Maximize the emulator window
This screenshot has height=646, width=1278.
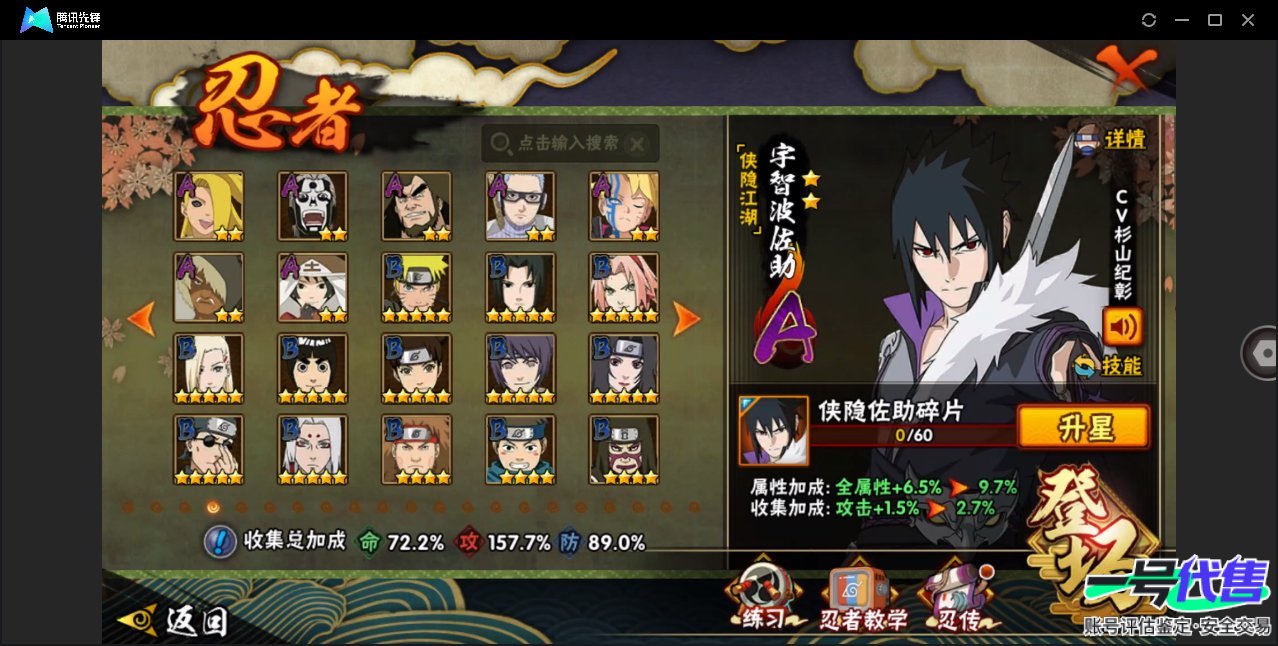pos(1215,20)
